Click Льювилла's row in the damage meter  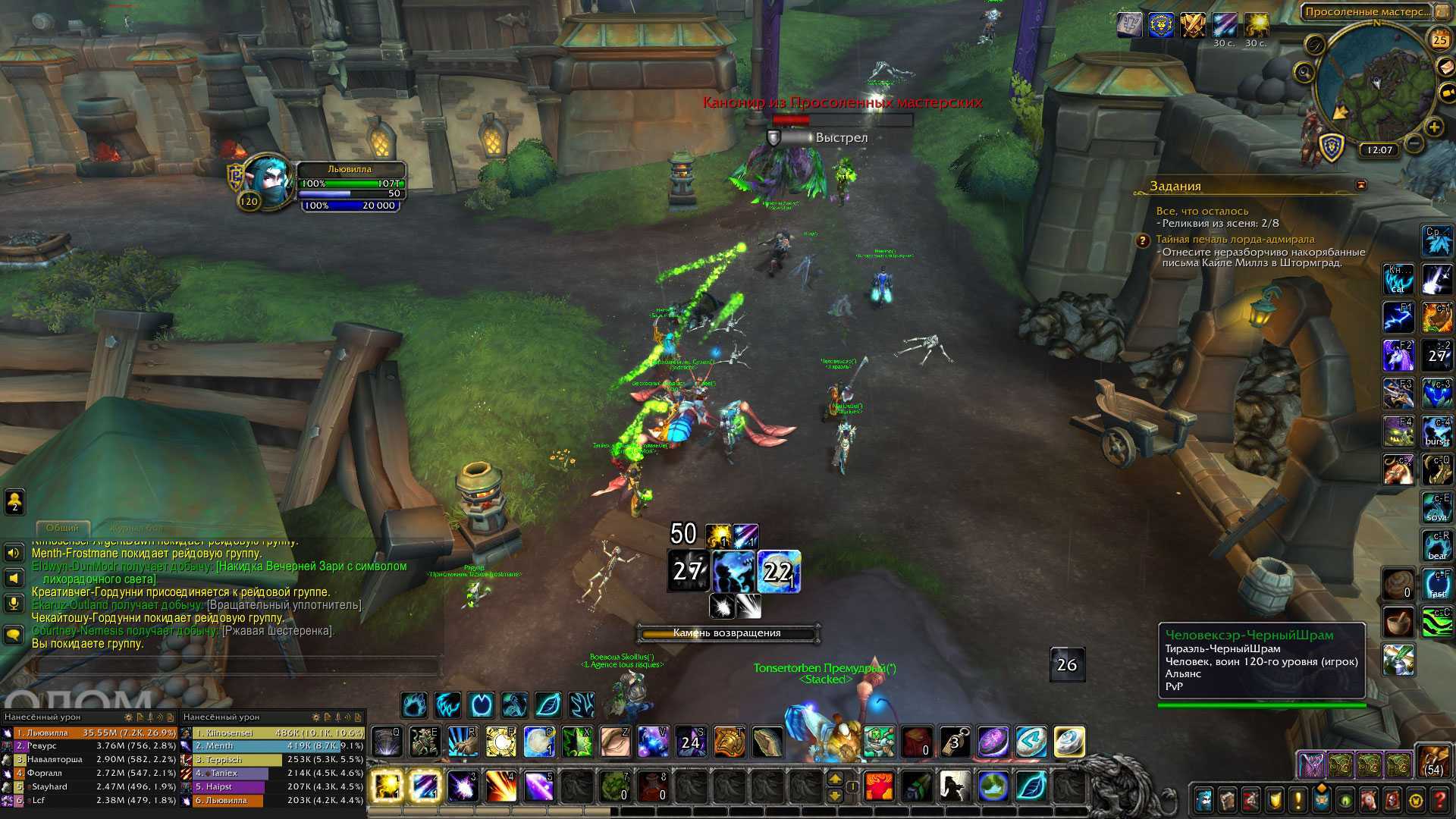pyautogui.click(x=89, y=733)
